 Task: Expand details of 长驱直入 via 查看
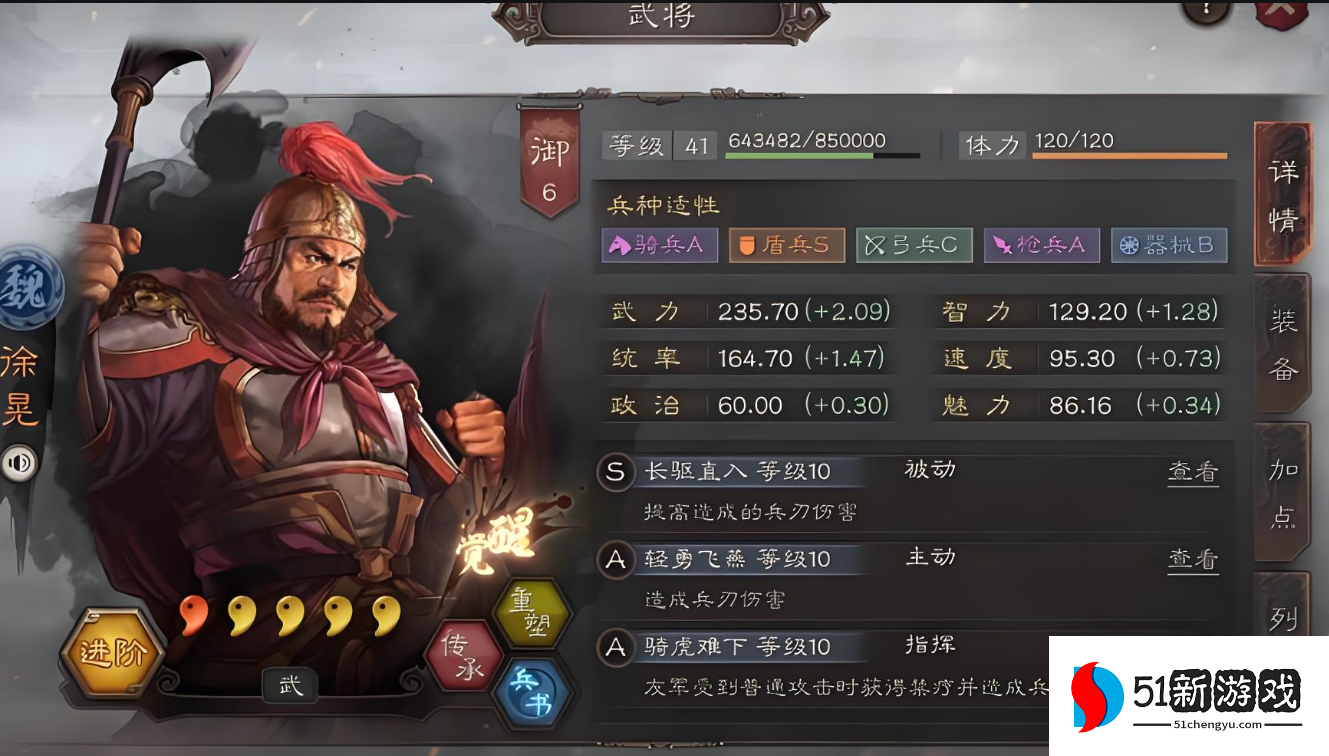[1192, 470]
